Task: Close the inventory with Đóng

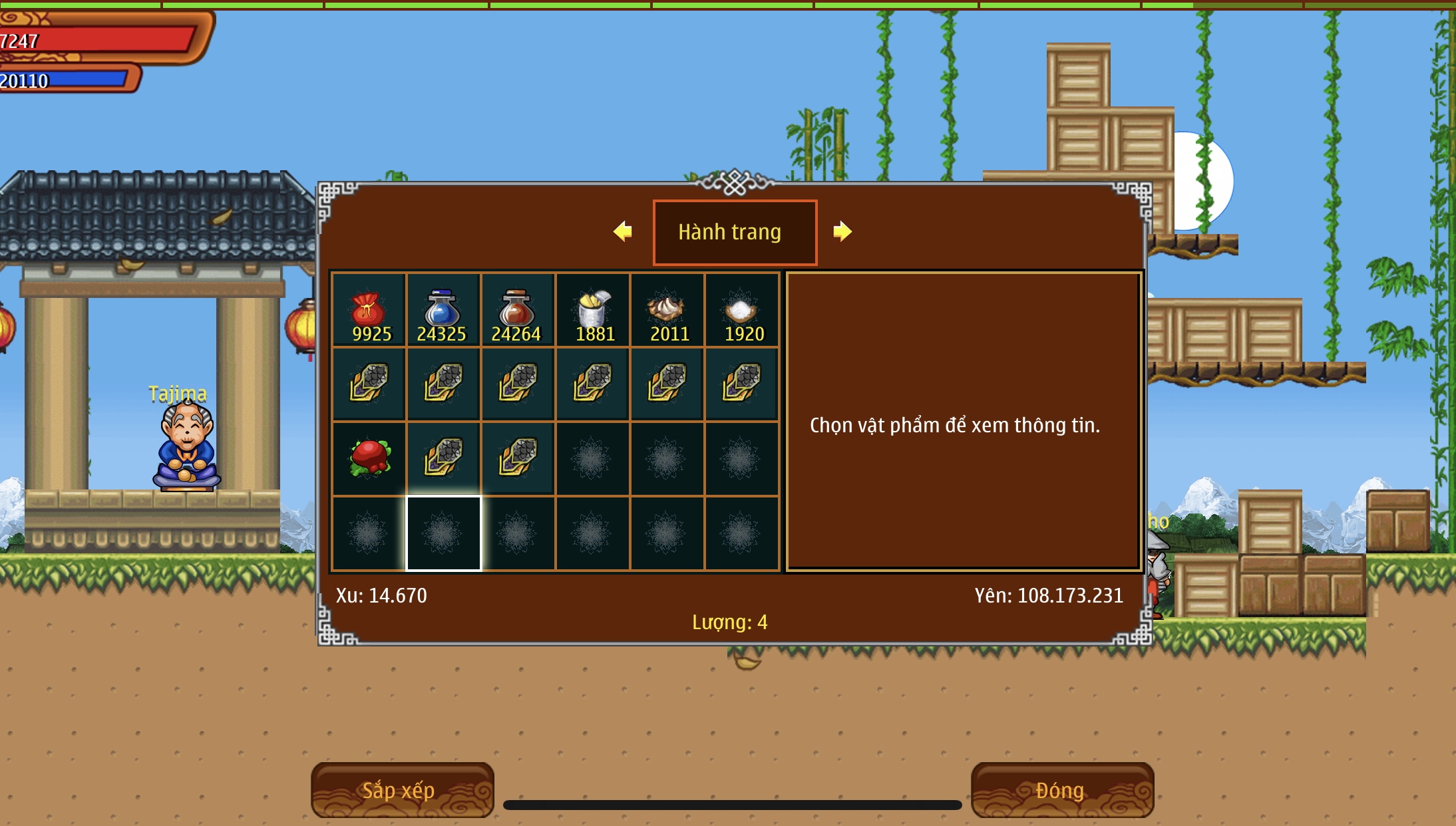Action: [x=1062, y=790]
